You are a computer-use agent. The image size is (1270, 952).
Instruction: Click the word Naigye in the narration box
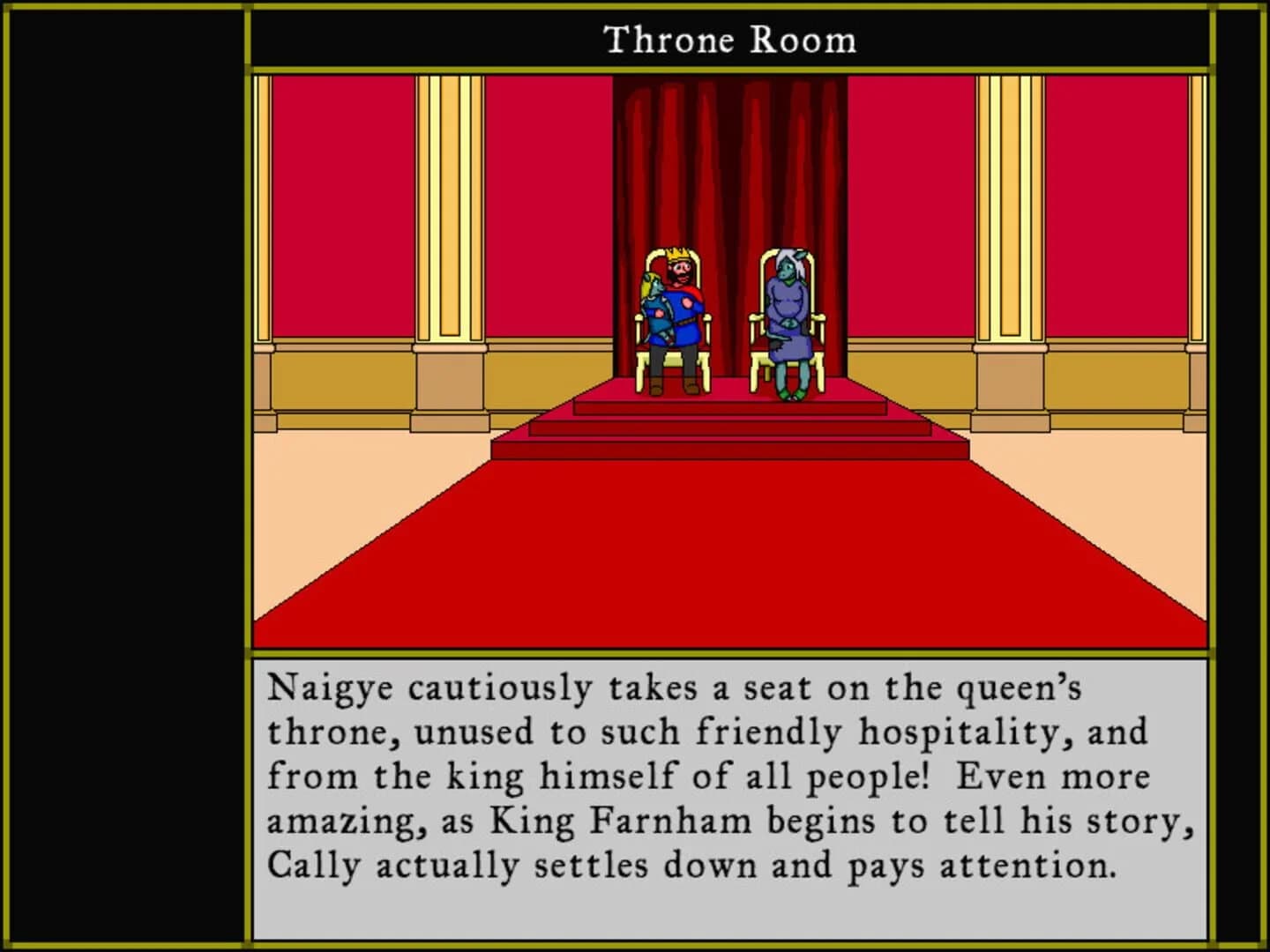pyautogui.click(x=327, y=689)
